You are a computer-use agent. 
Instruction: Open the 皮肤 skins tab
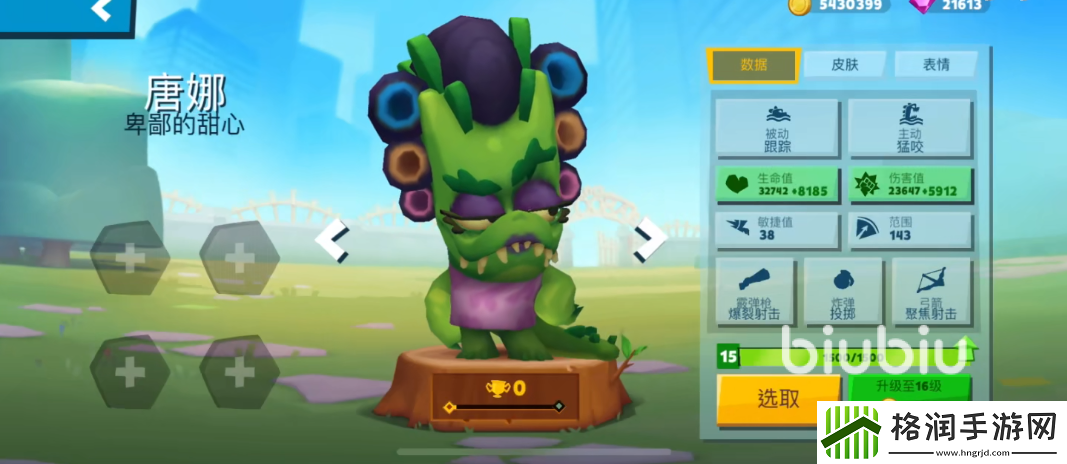click(845, 65)
